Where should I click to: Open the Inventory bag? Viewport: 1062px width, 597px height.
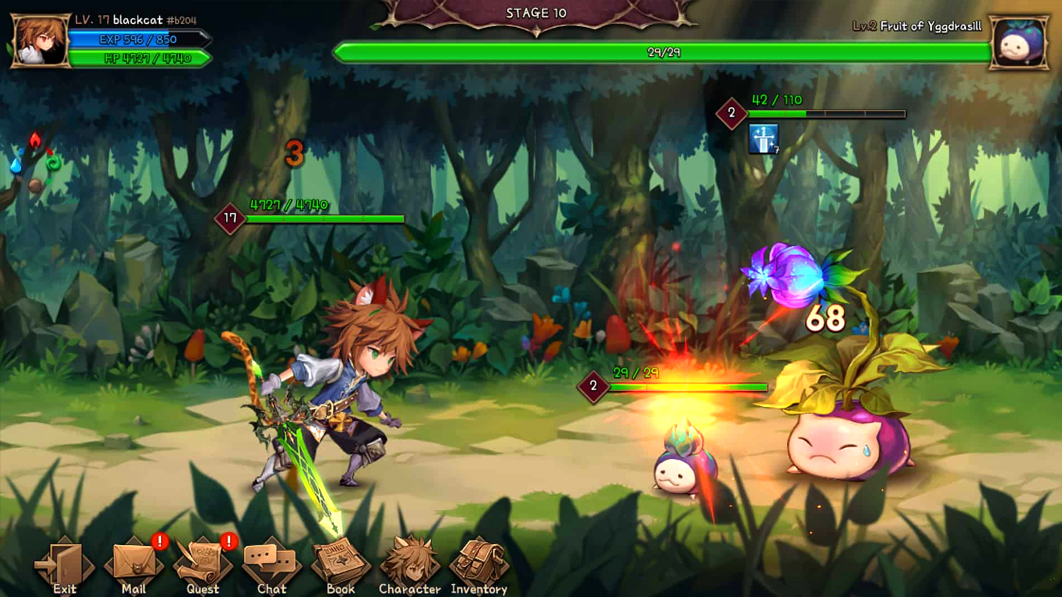(479, 564)
